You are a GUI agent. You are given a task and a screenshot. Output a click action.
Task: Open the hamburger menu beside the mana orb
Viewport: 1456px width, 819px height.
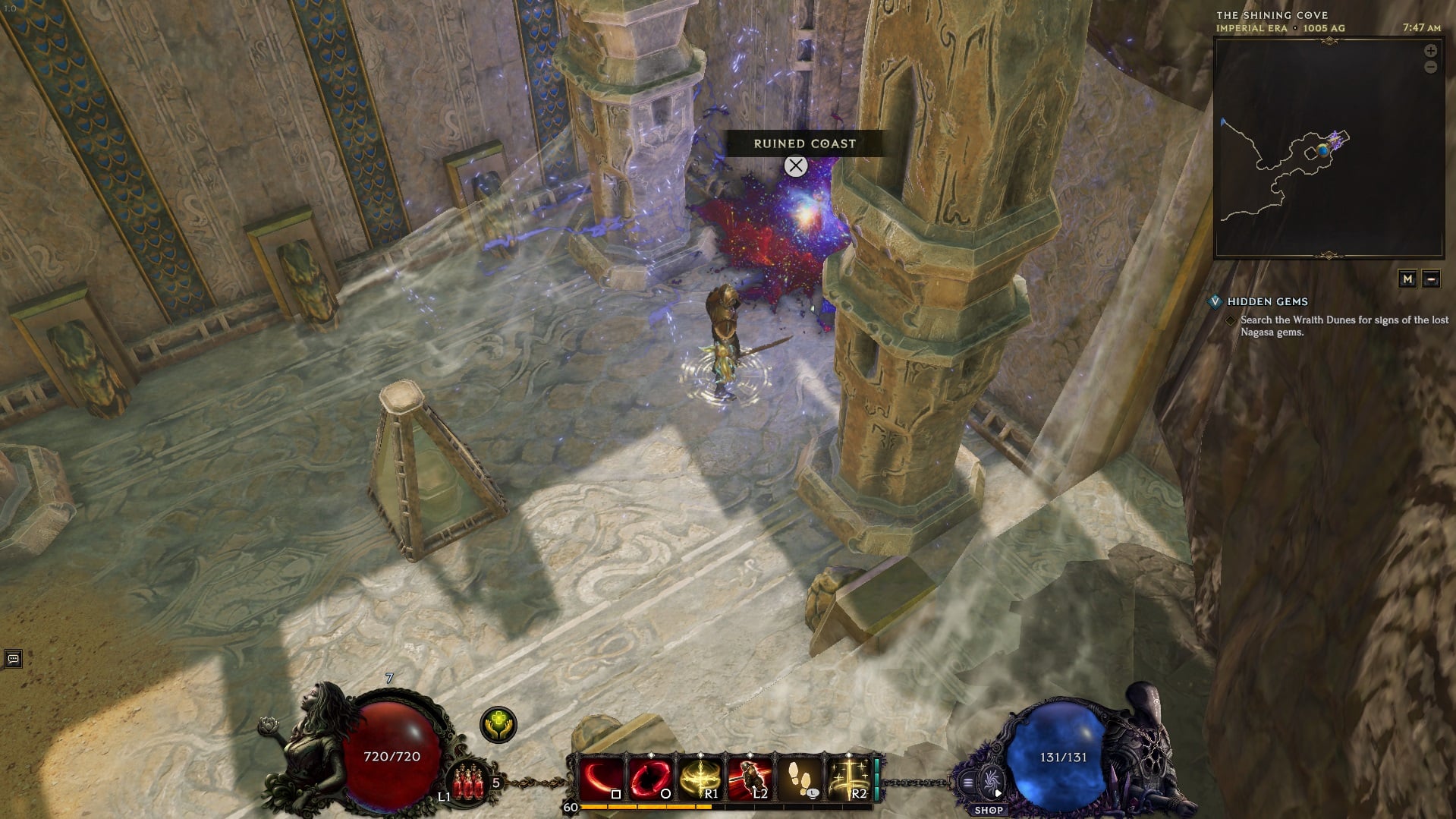(967, 782)
